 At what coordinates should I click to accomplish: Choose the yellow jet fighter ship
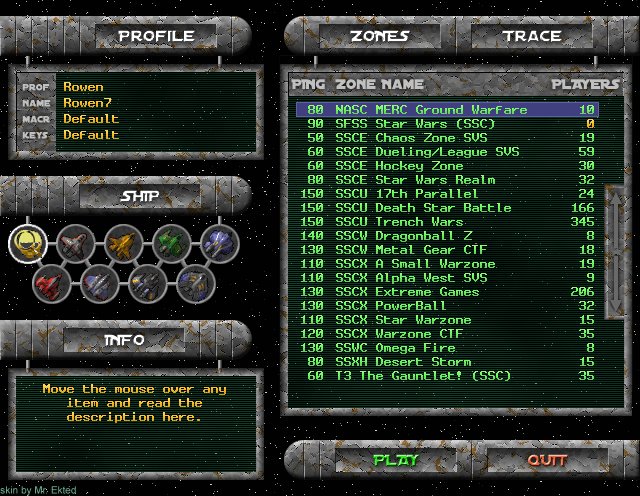122,243
